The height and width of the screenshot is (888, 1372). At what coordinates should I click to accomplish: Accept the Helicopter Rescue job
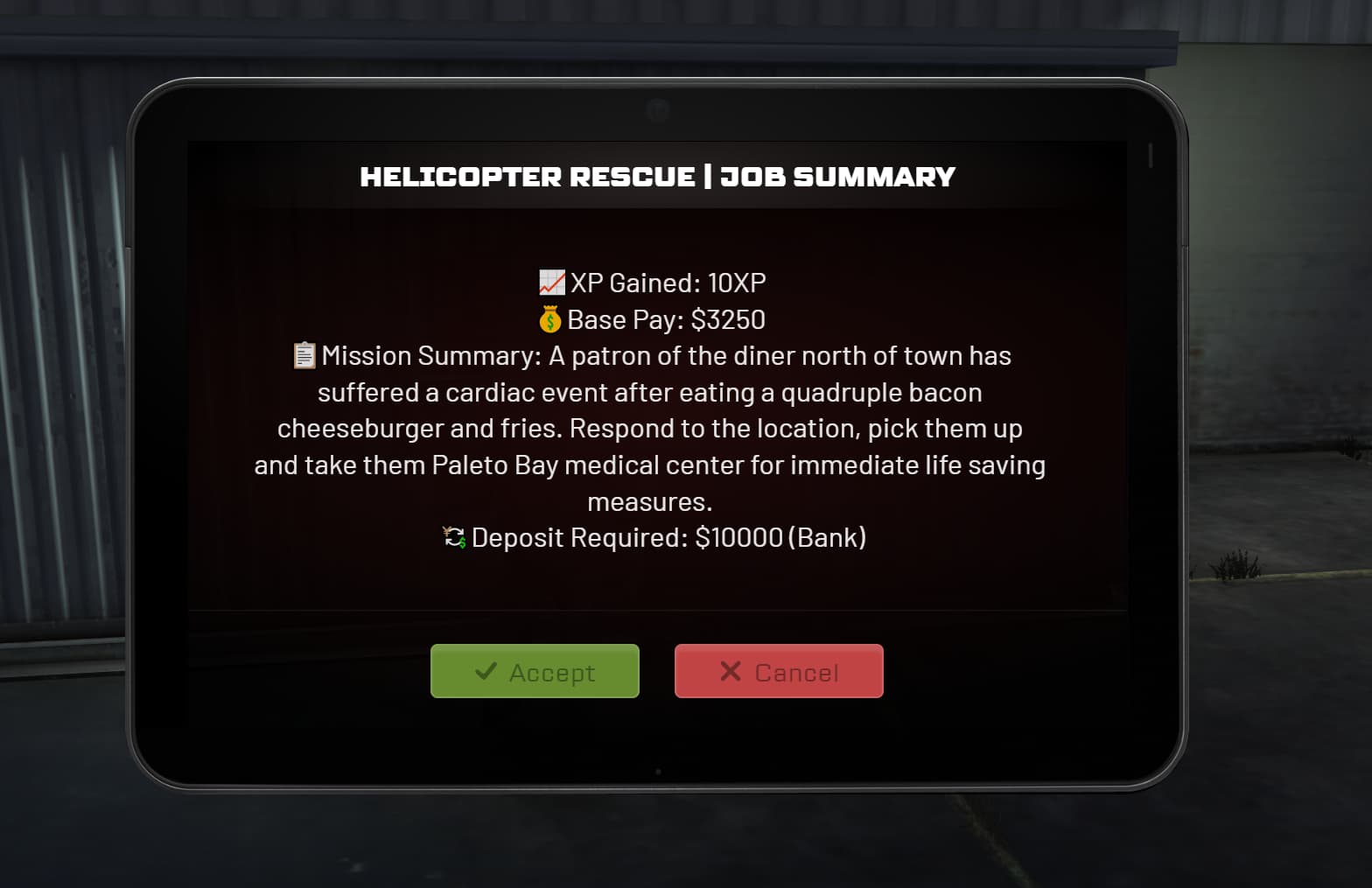click(535, 671)
